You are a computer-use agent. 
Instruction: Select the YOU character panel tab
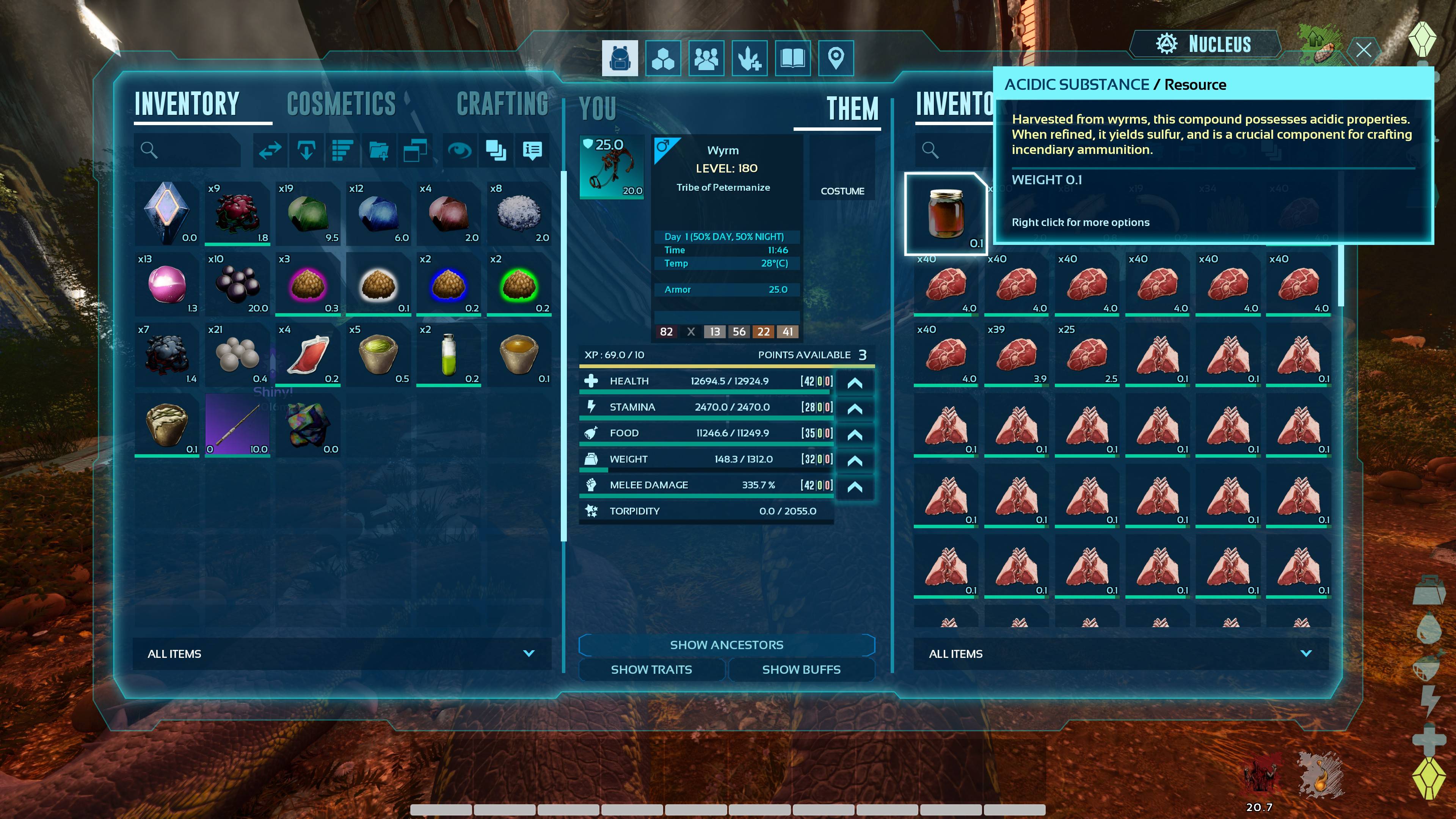click(x=598, y=108)
